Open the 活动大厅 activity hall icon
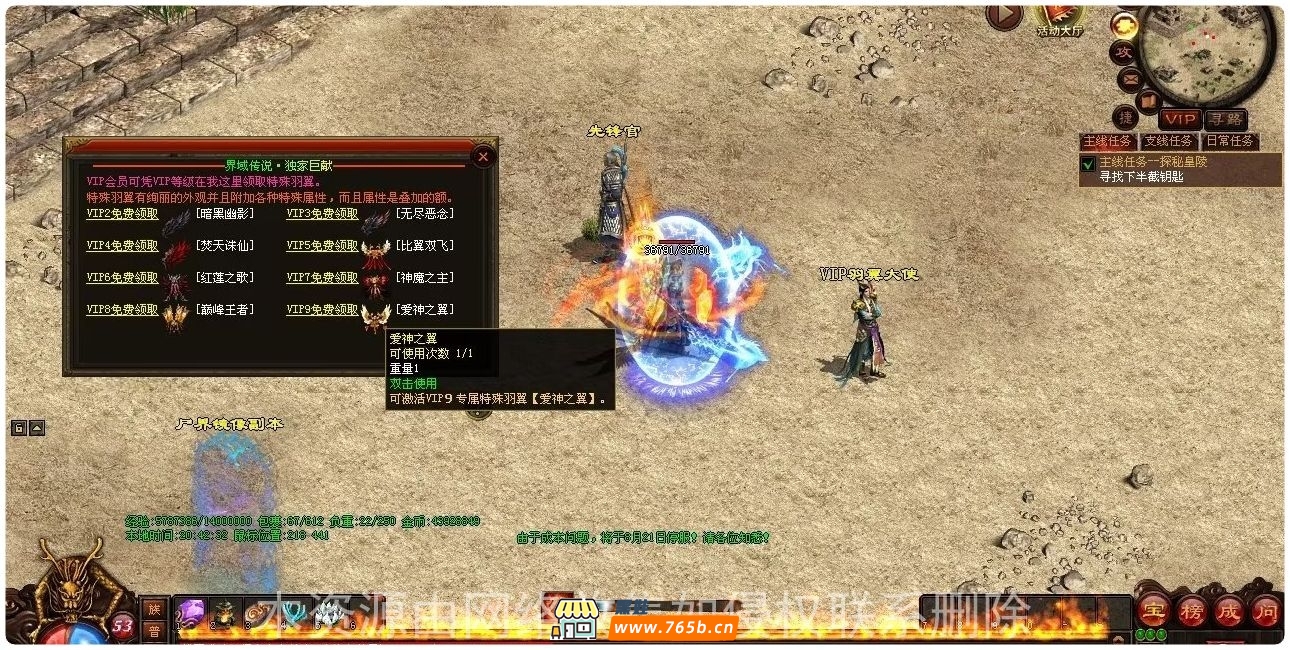The image size is (1290, 650). pos(1059,17)
